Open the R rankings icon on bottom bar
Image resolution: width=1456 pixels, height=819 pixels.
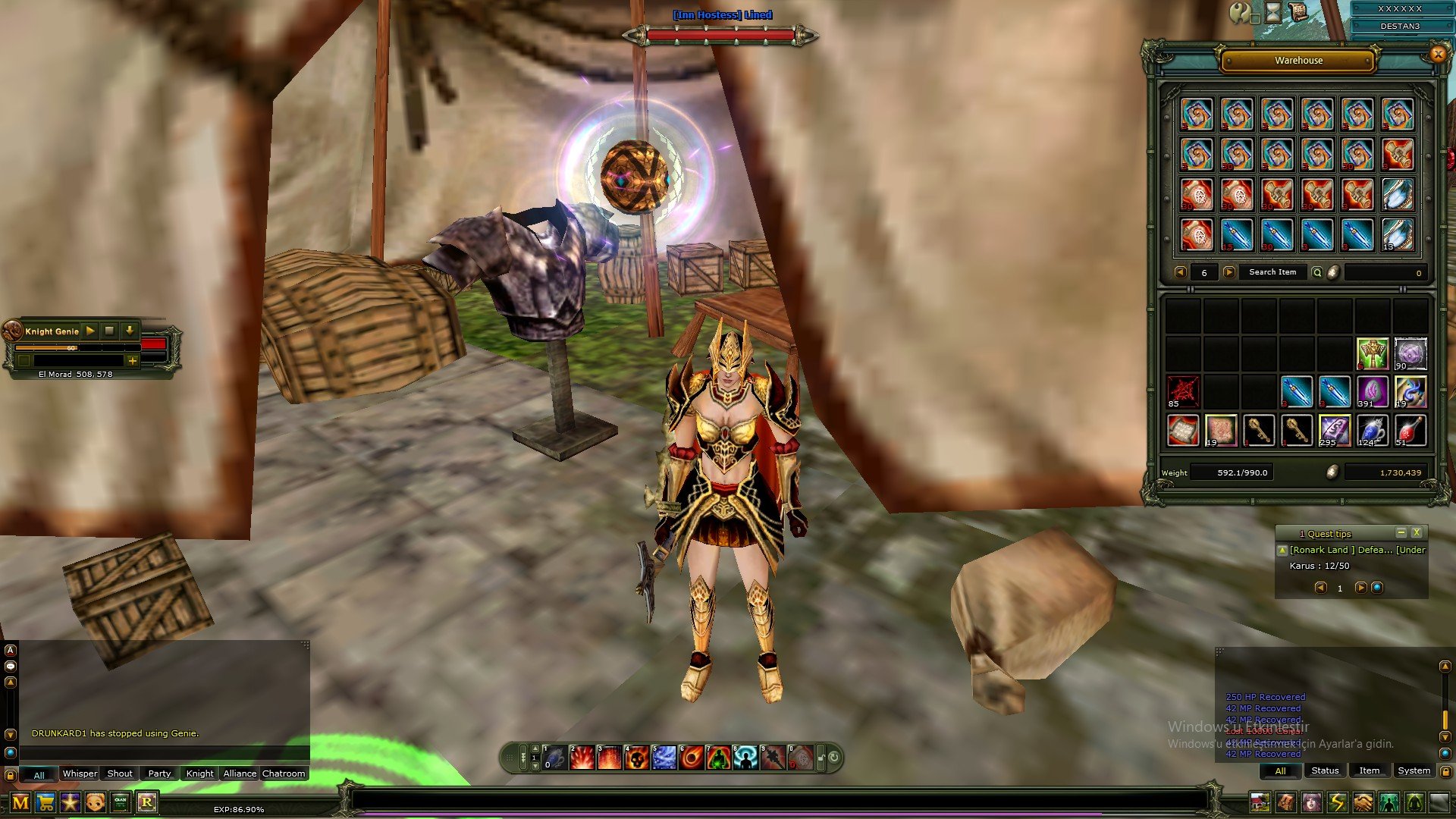pyautogui.click(x=149, y=802)
